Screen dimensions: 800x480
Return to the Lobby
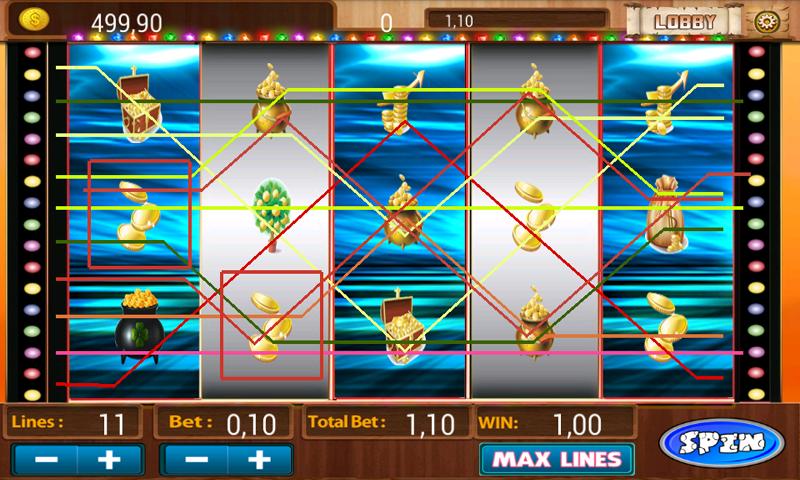685,21
